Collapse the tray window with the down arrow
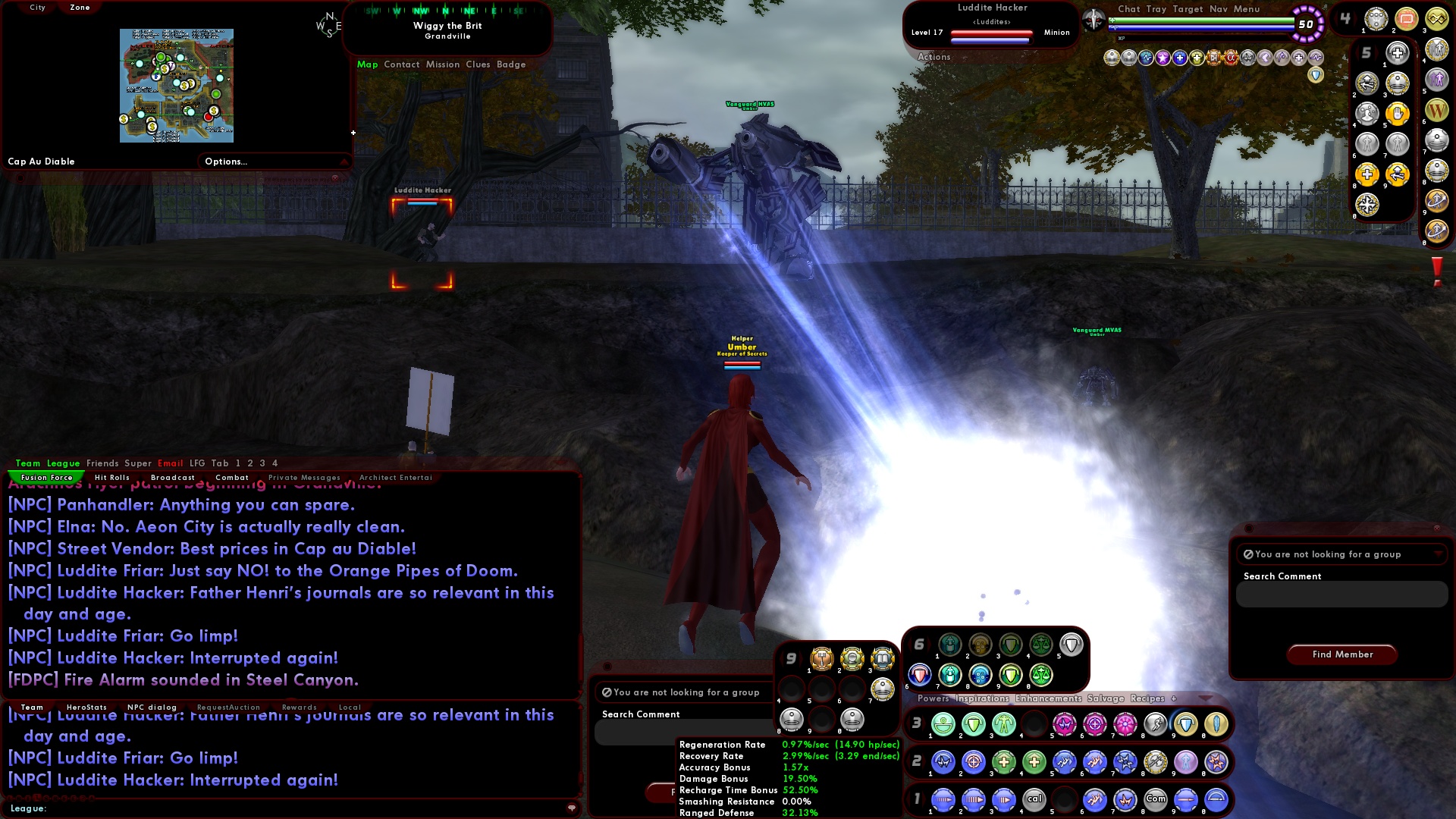The height and width of the screenshot is (819, 1456). click(1205, 698)
